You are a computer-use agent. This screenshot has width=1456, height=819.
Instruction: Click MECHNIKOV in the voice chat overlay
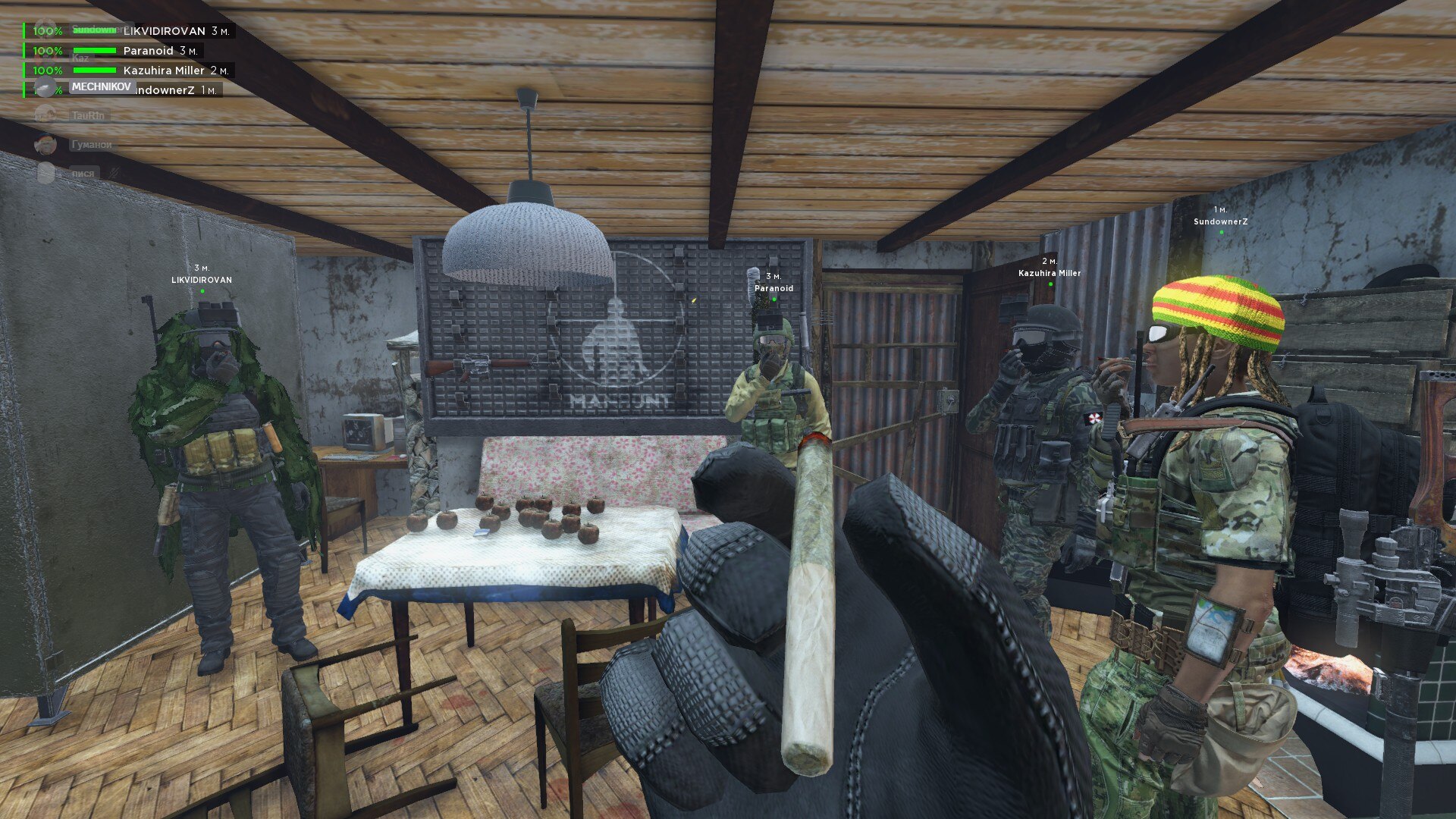click(101, 86)
